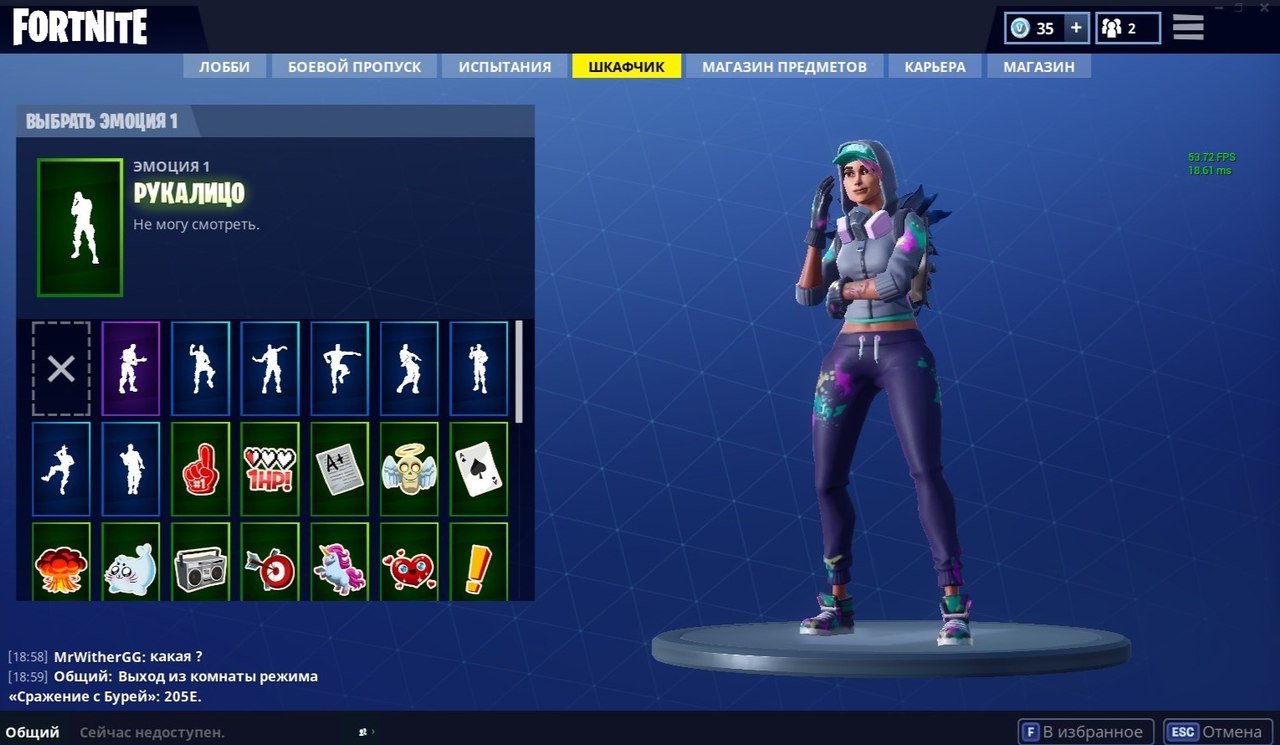Open the БОЕВОЙ ПРОПУСК tab
This screenshot has height=745, width=1280.
click(355, 66)
